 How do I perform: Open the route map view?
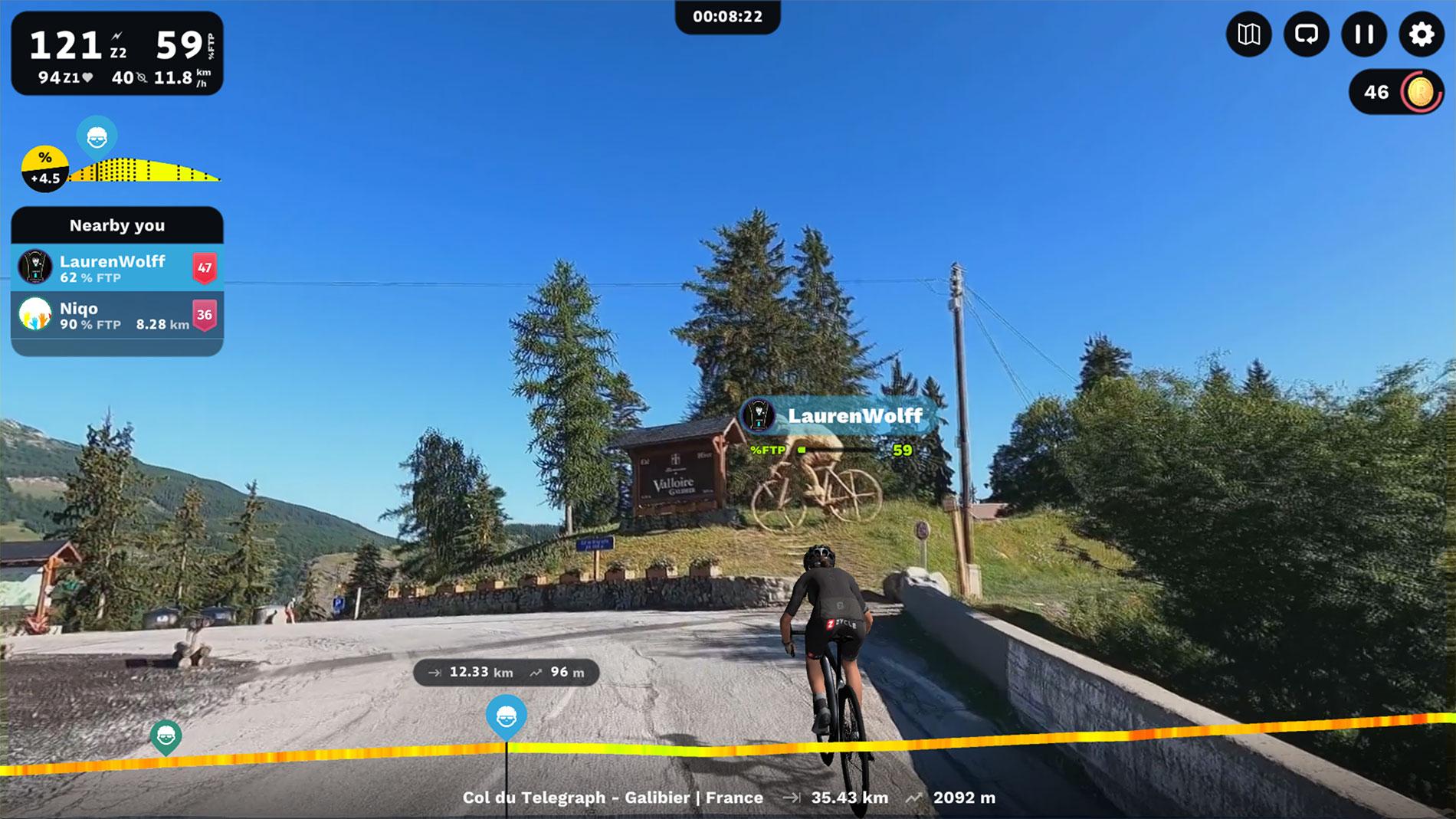click(1250, 34)
